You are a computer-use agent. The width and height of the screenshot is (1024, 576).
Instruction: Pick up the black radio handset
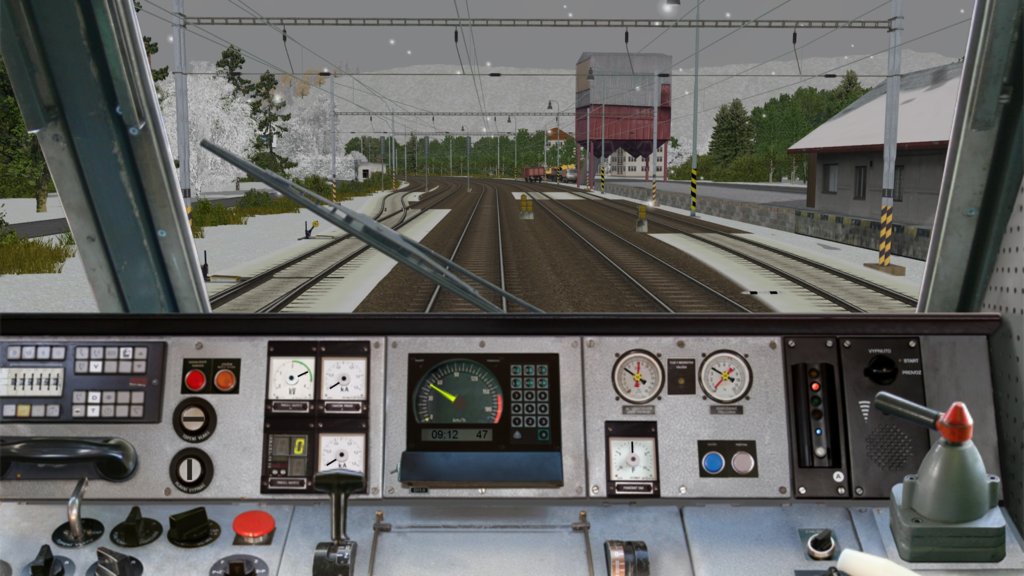coord(68,457)
